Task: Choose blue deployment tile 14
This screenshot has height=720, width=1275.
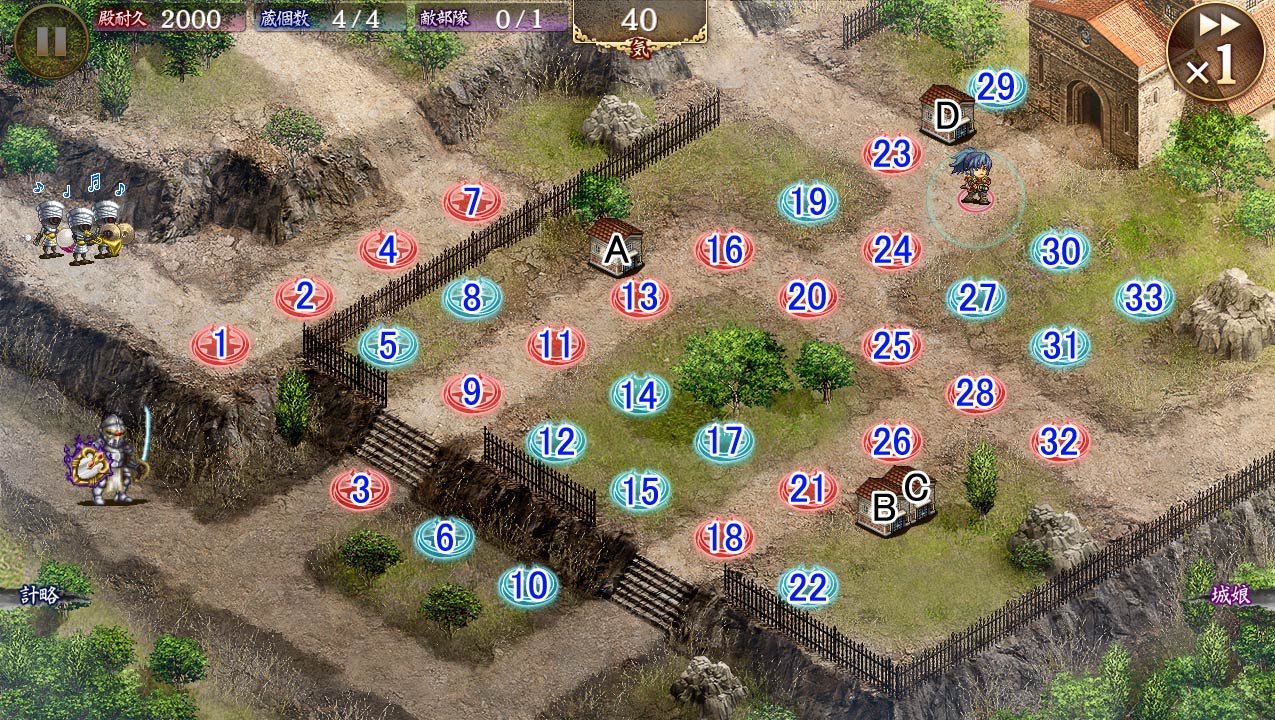Action: click(640, 395)
